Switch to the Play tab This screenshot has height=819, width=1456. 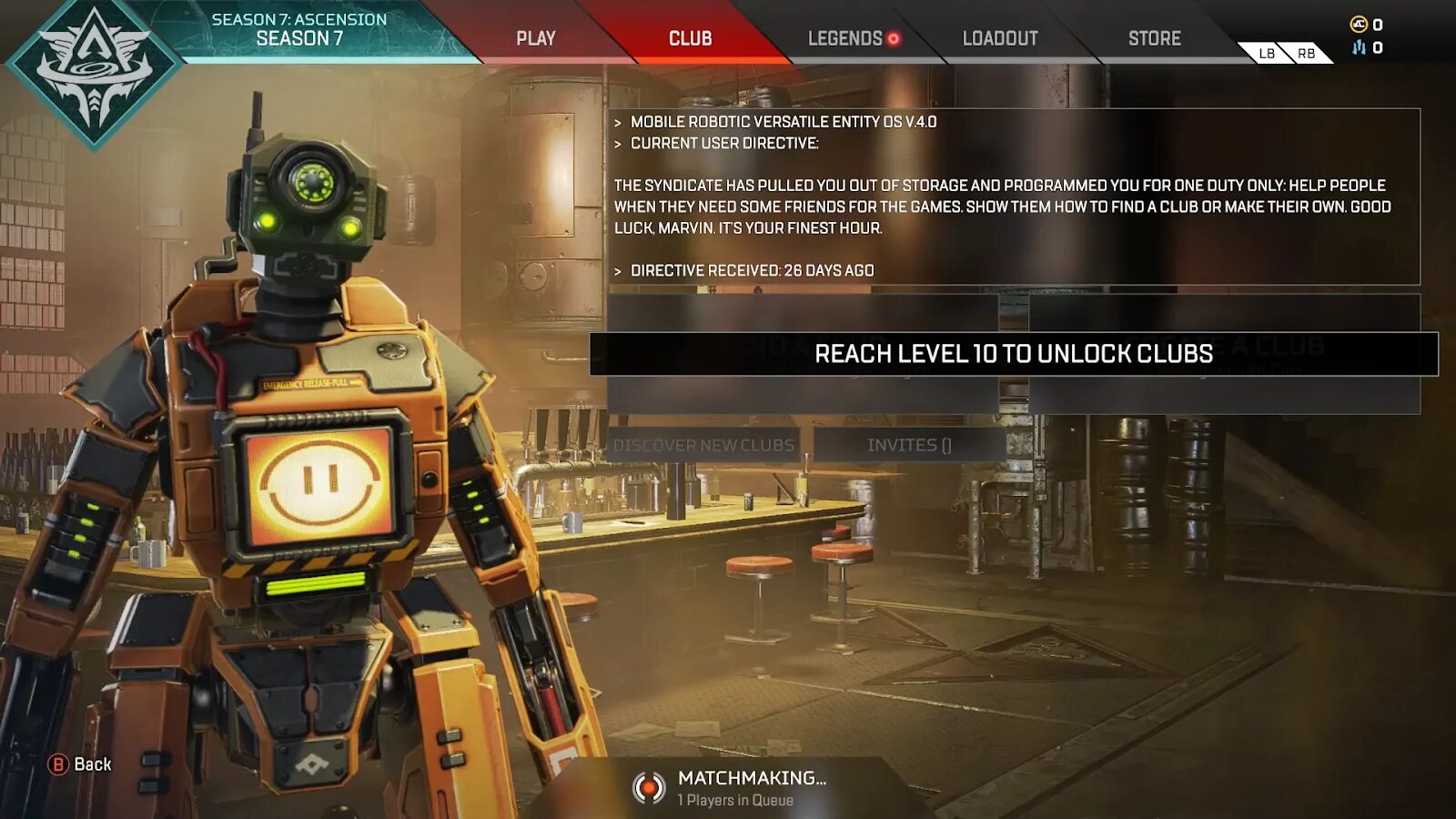click(x=535, y=38)
